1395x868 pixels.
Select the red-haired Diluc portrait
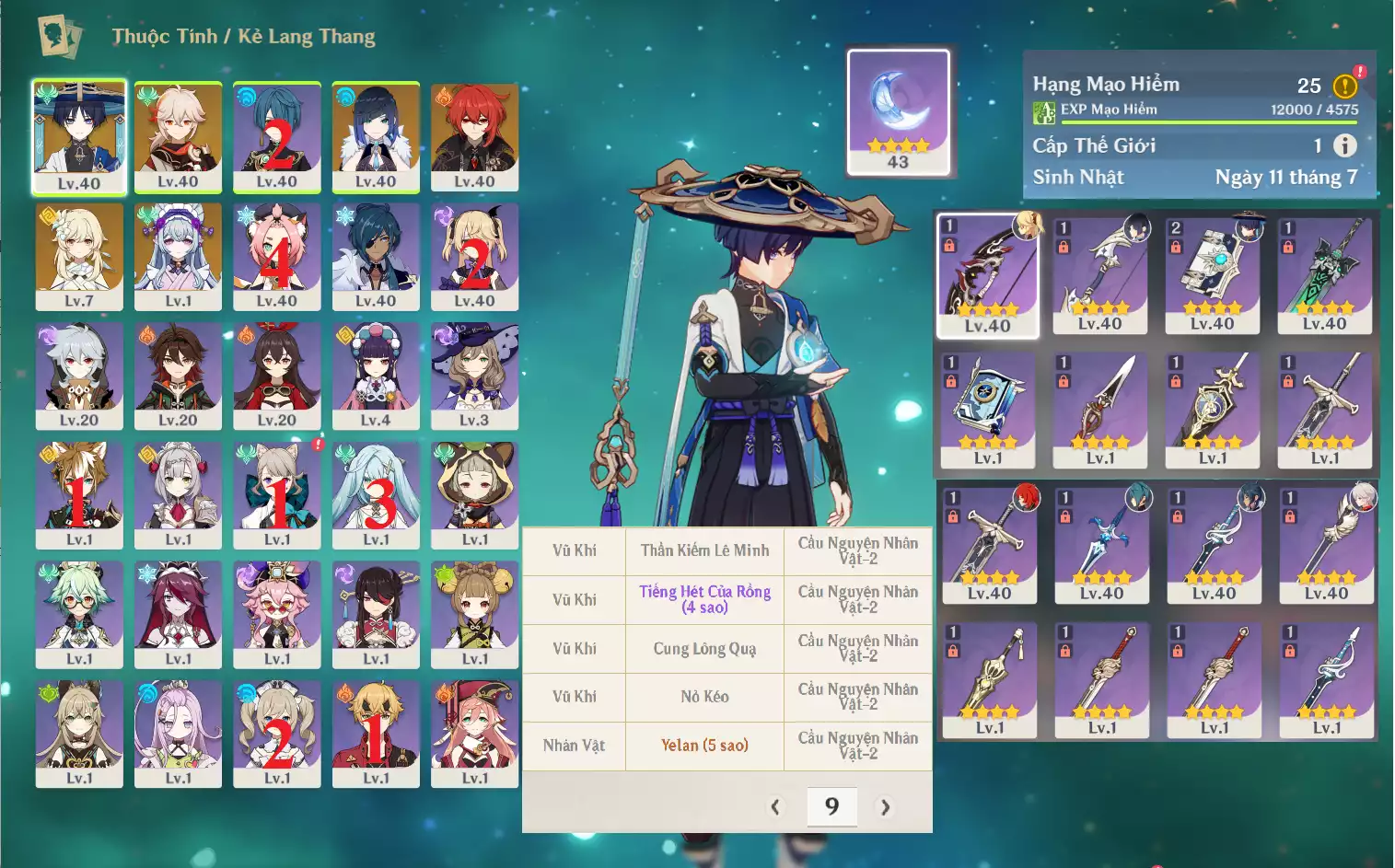pos(474,136)
